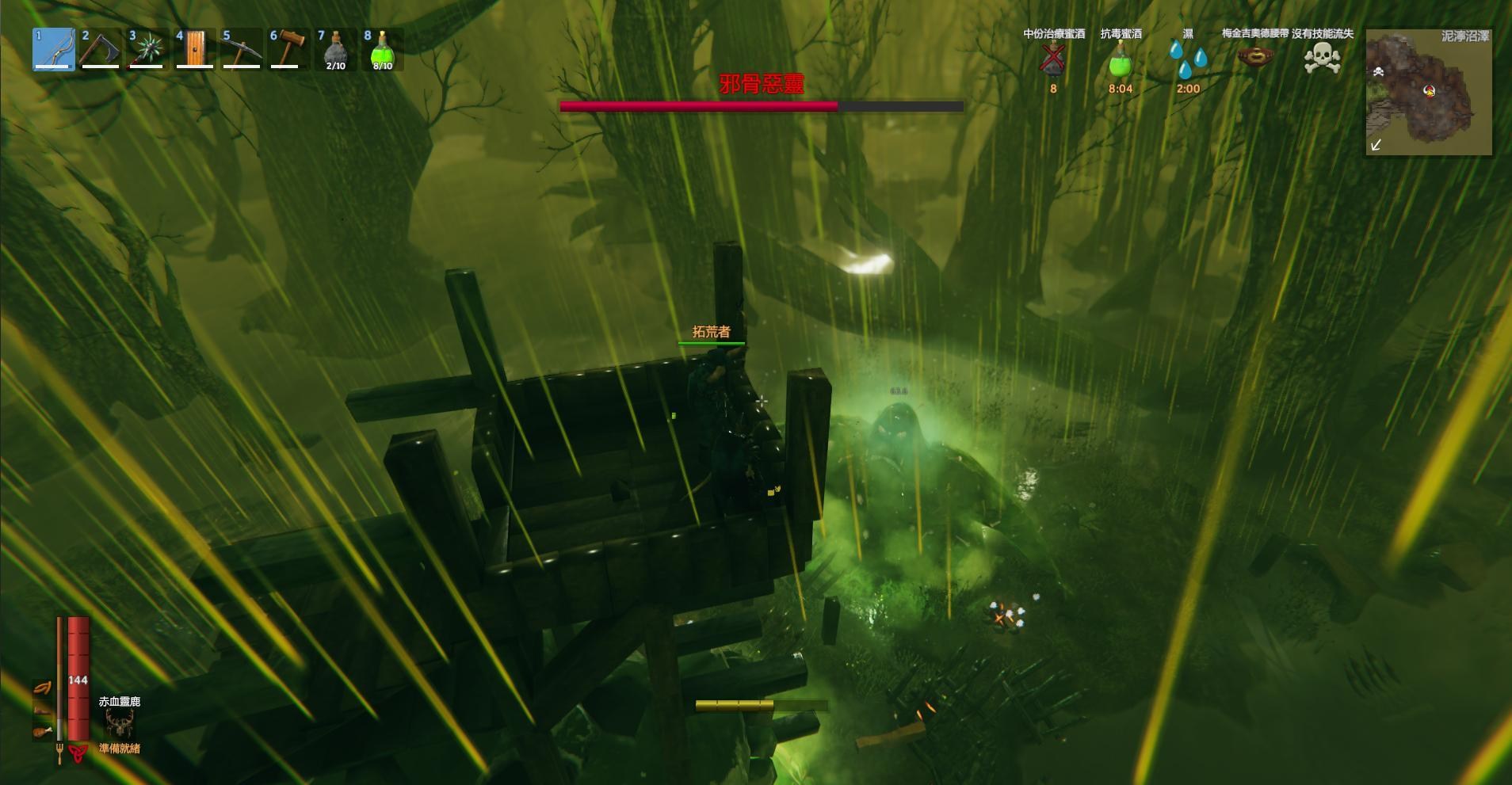The image size is (1512, 785).
Task: Click the crossed-out healing mead cooldown icon
Action: click(x=1053, y=60)
